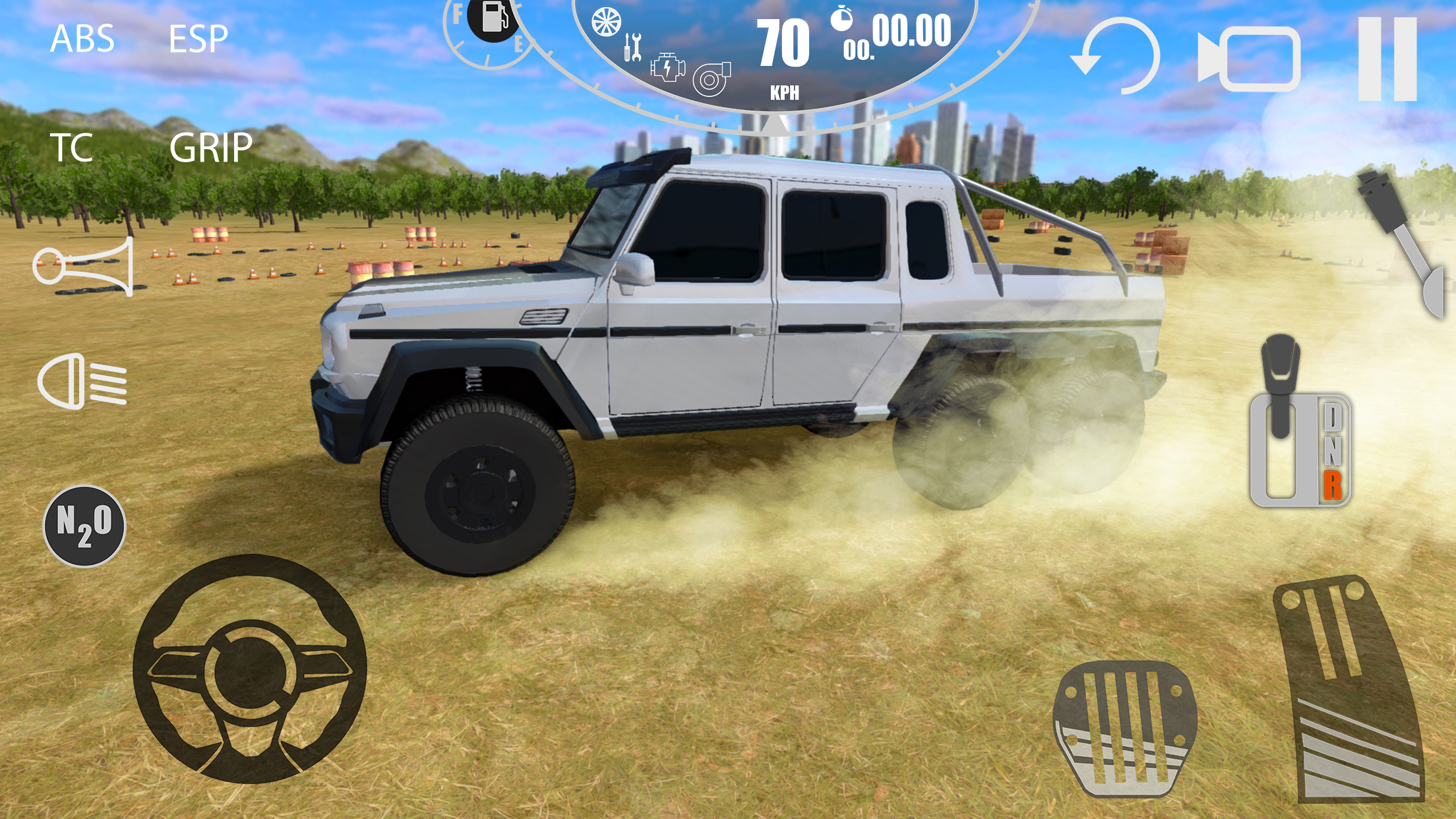Switch the camera view
1456x819 pixels.
(1248, 59)
